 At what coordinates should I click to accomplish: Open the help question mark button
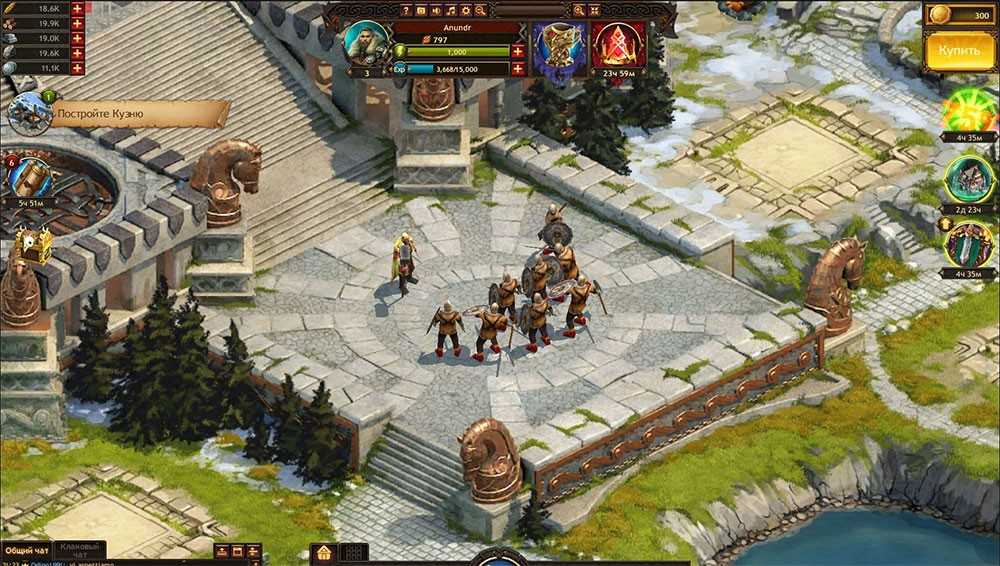coord(407,10)
